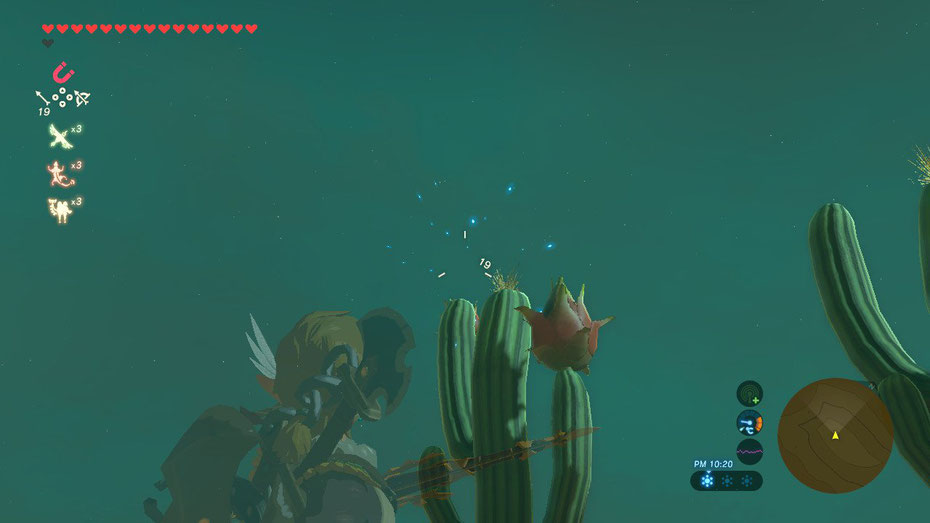Select the bow icon beside the D-pad
930x523 pixels.
click(x=82, y=98)
